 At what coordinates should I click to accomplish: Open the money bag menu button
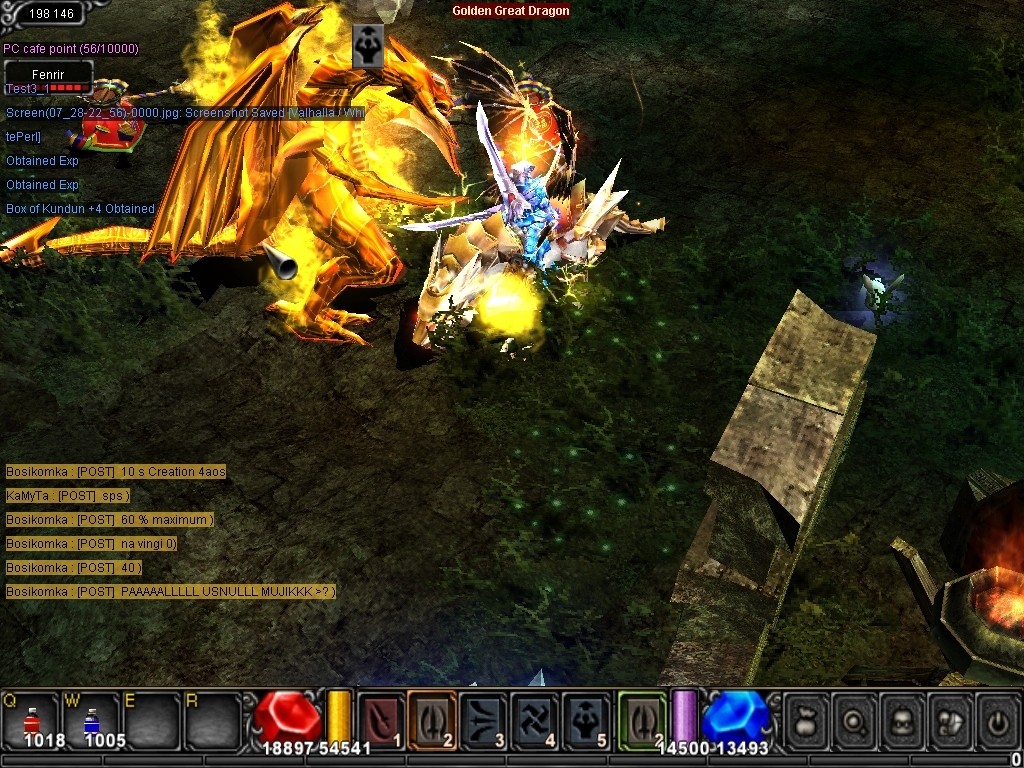pyautogui.click(x=806, y=719)
